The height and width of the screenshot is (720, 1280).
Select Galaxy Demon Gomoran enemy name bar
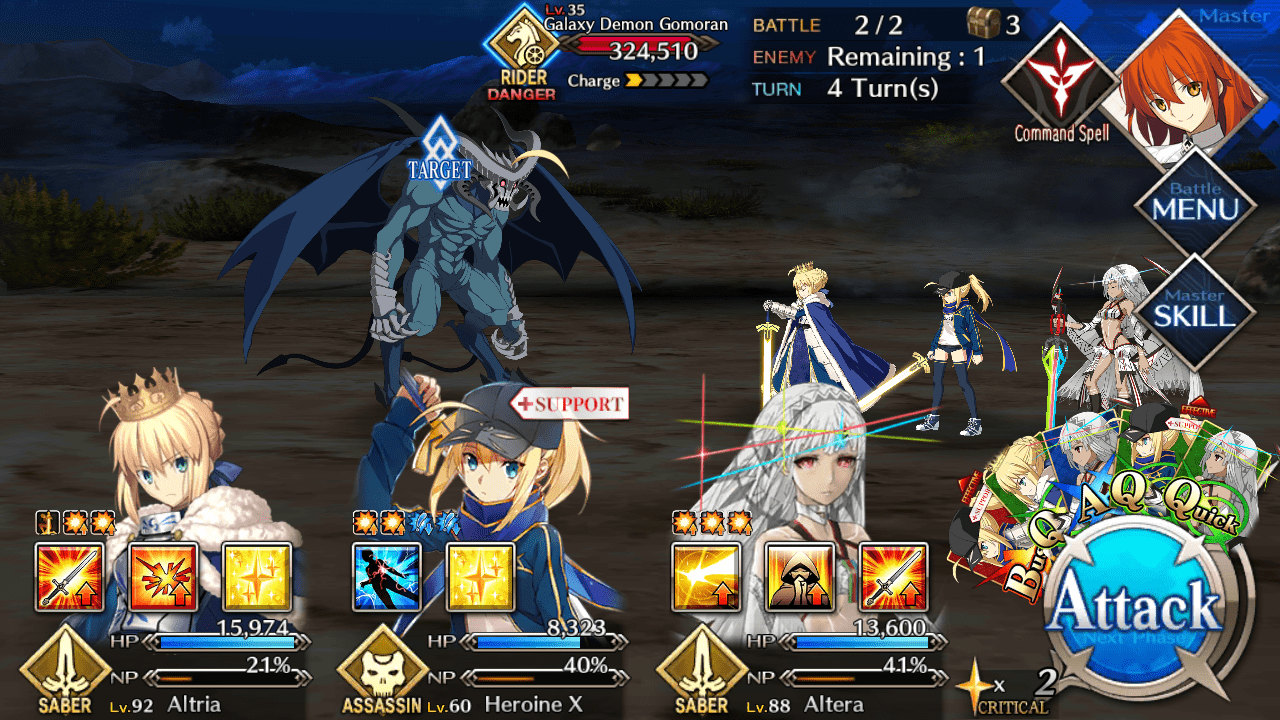click(640, 35)
